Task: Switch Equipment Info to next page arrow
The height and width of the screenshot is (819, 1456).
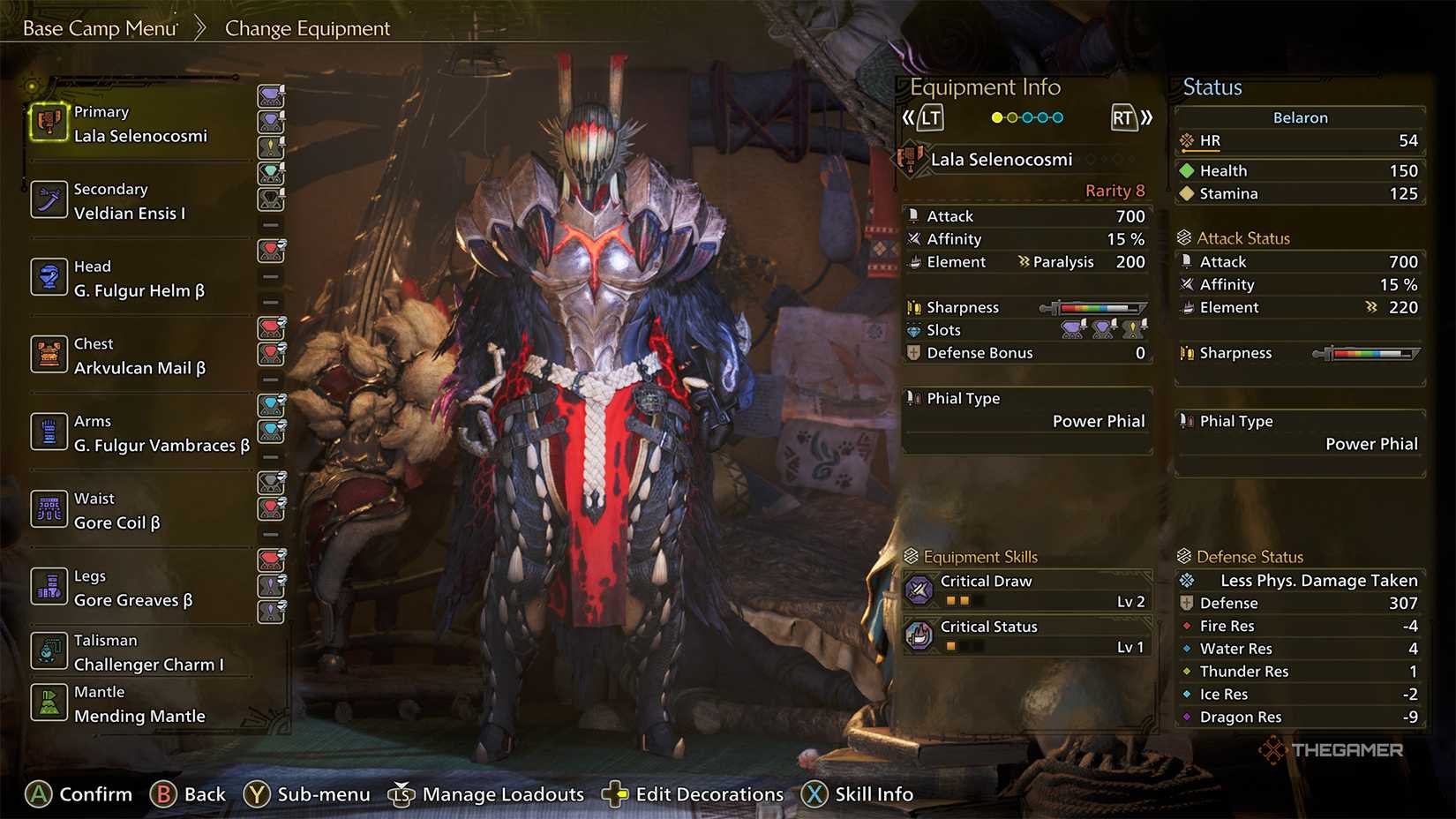Action: coord(1131,117)
